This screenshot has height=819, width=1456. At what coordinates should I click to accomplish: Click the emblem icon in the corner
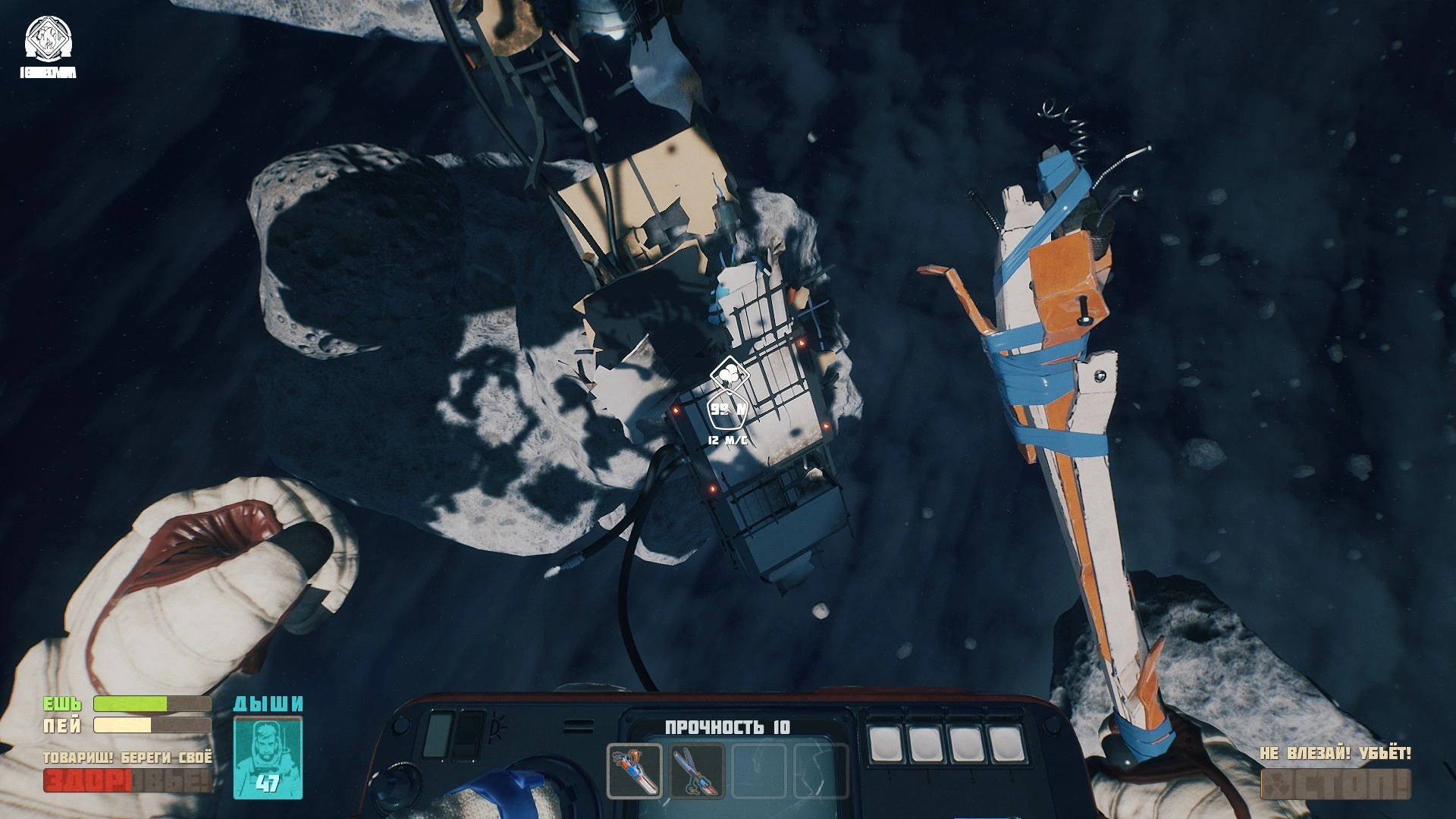click(x=47, y=39)
